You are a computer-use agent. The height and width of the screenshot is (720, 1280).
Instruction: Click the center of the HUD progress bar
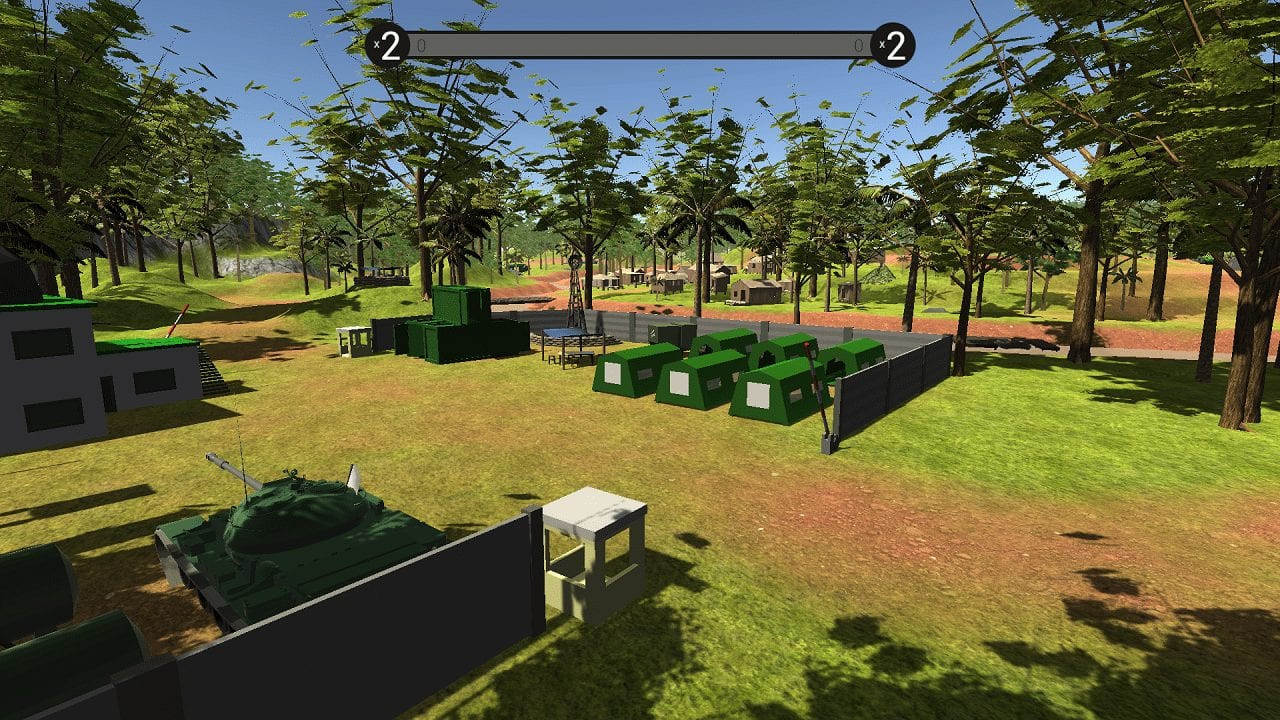click(x=640, y=44)
